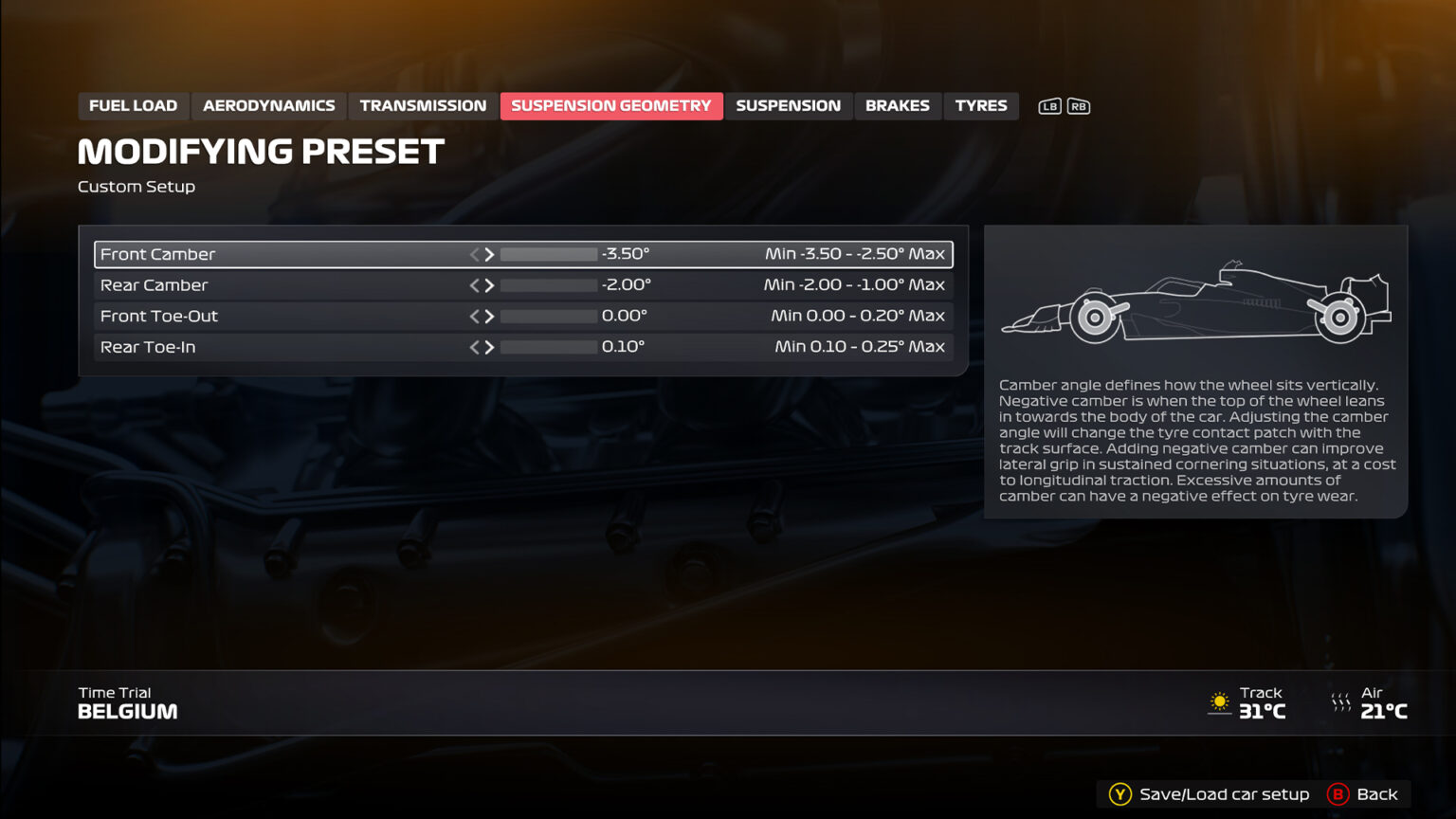Open the Aerodynamics tab
Screen dimensions: 1456x819
click(268, 106)
